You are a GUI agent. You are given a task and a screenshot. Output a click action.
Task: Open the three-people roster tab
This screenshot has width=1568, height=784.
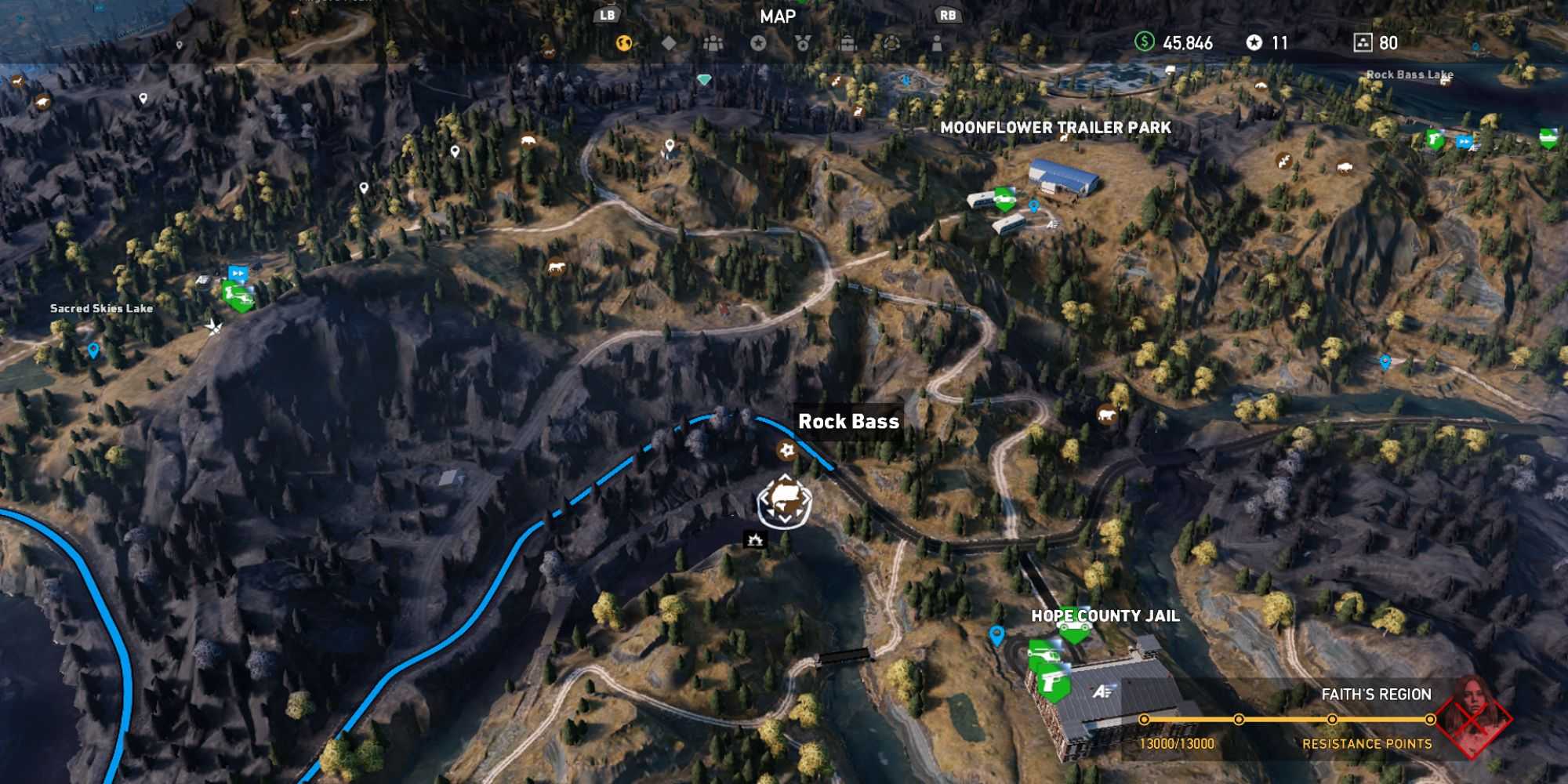click(x=713, y=43)
